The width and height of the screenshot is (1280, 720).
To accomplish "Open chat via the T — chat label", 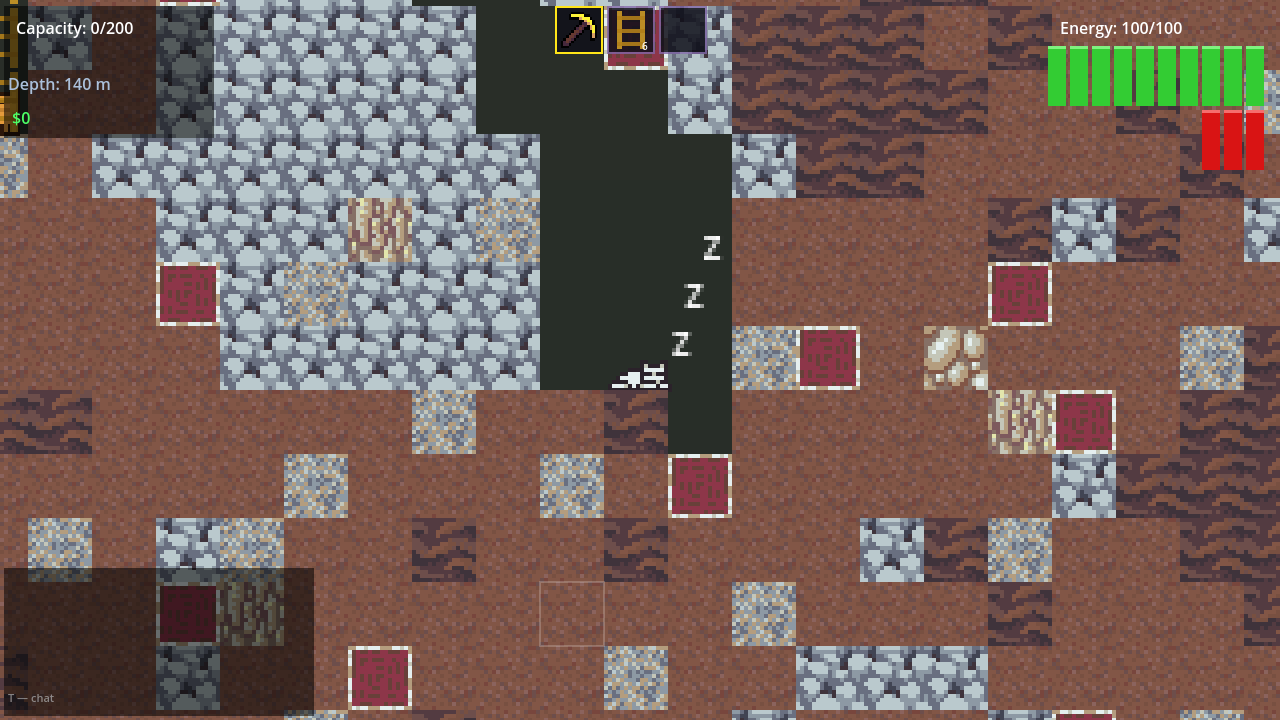I will tap(30, 698).
